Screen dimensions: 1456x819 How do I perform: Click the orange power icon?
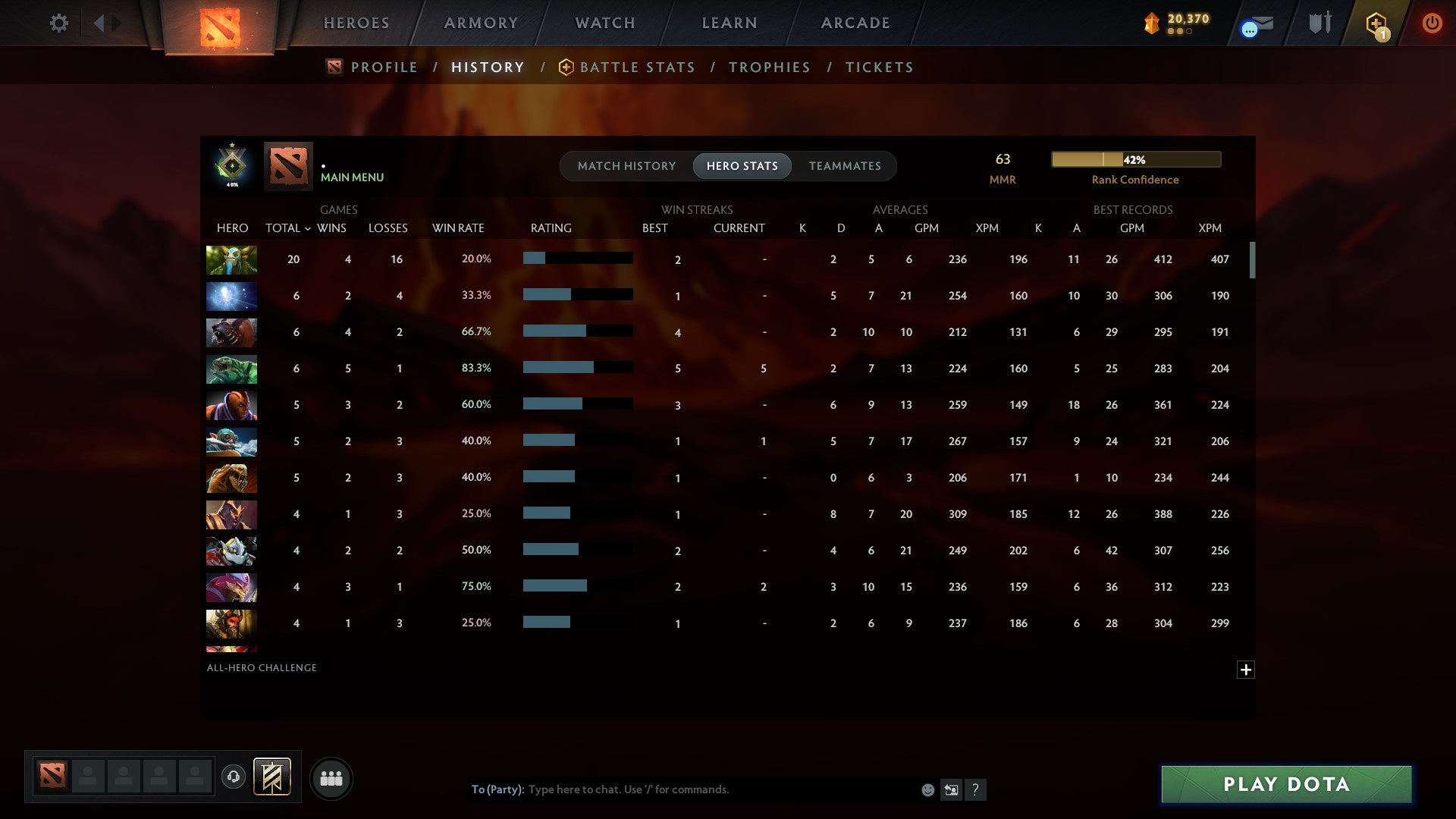1432,23
